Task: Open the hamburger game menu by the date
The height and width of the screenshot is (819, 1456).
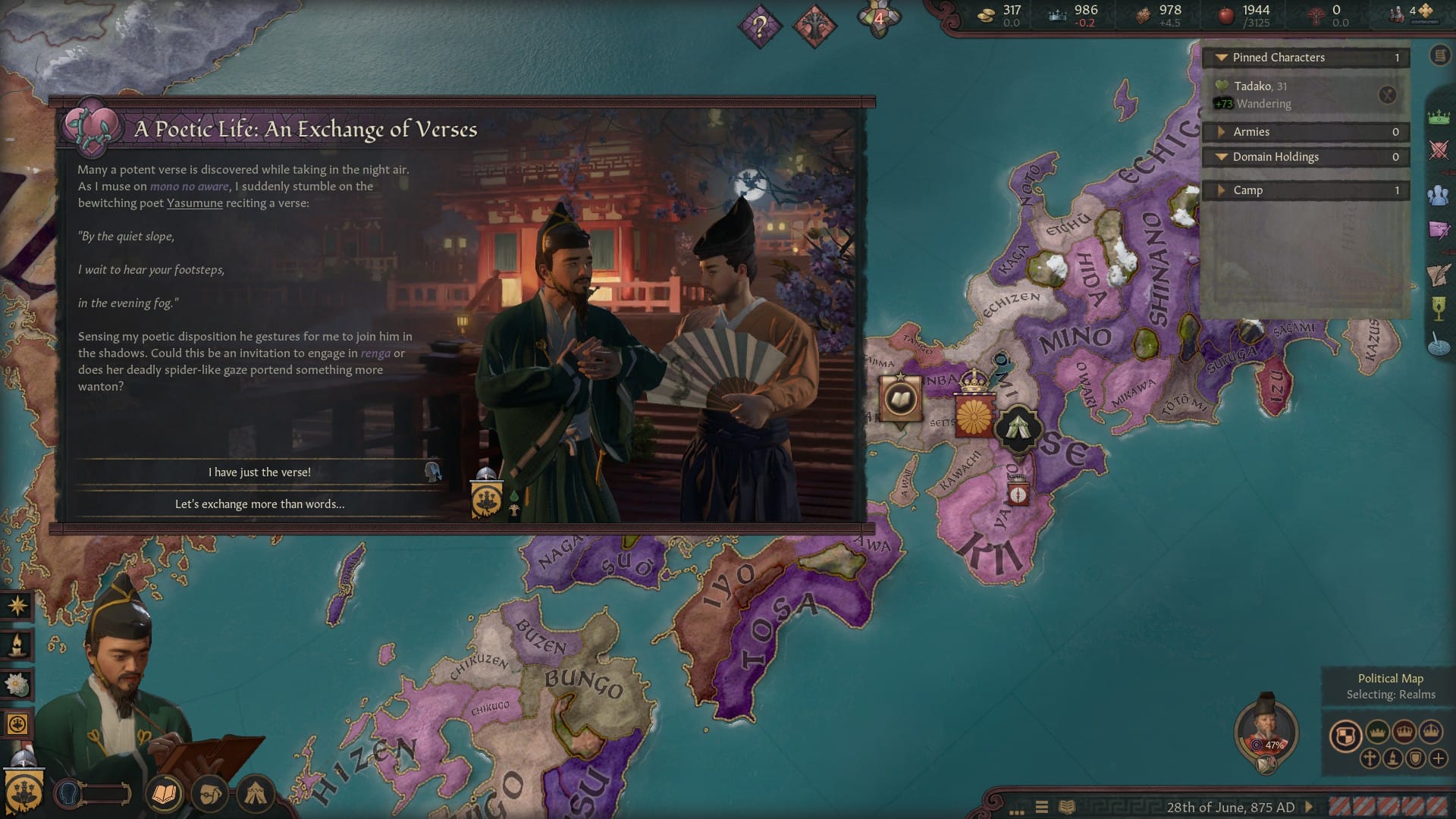Action: [1042, 807]
